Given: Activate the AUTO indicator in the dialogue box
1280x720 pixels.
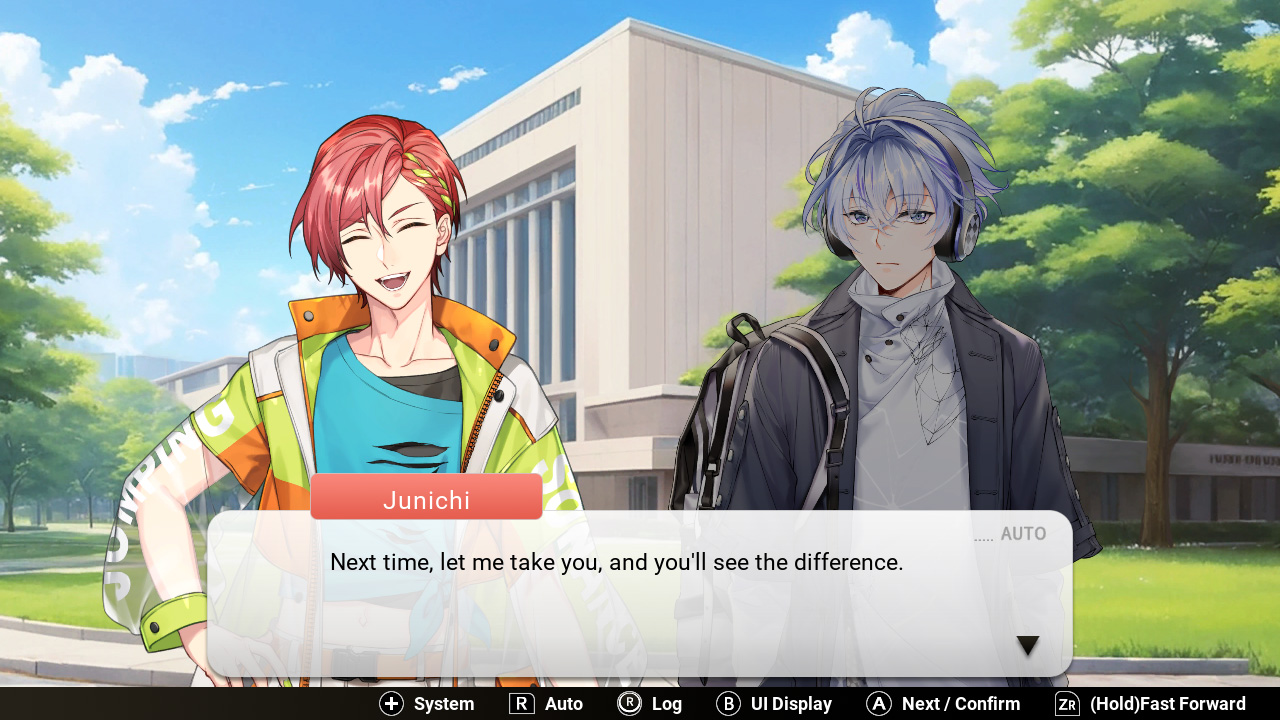Looking at the screenshot, I should pos(1022,534).
